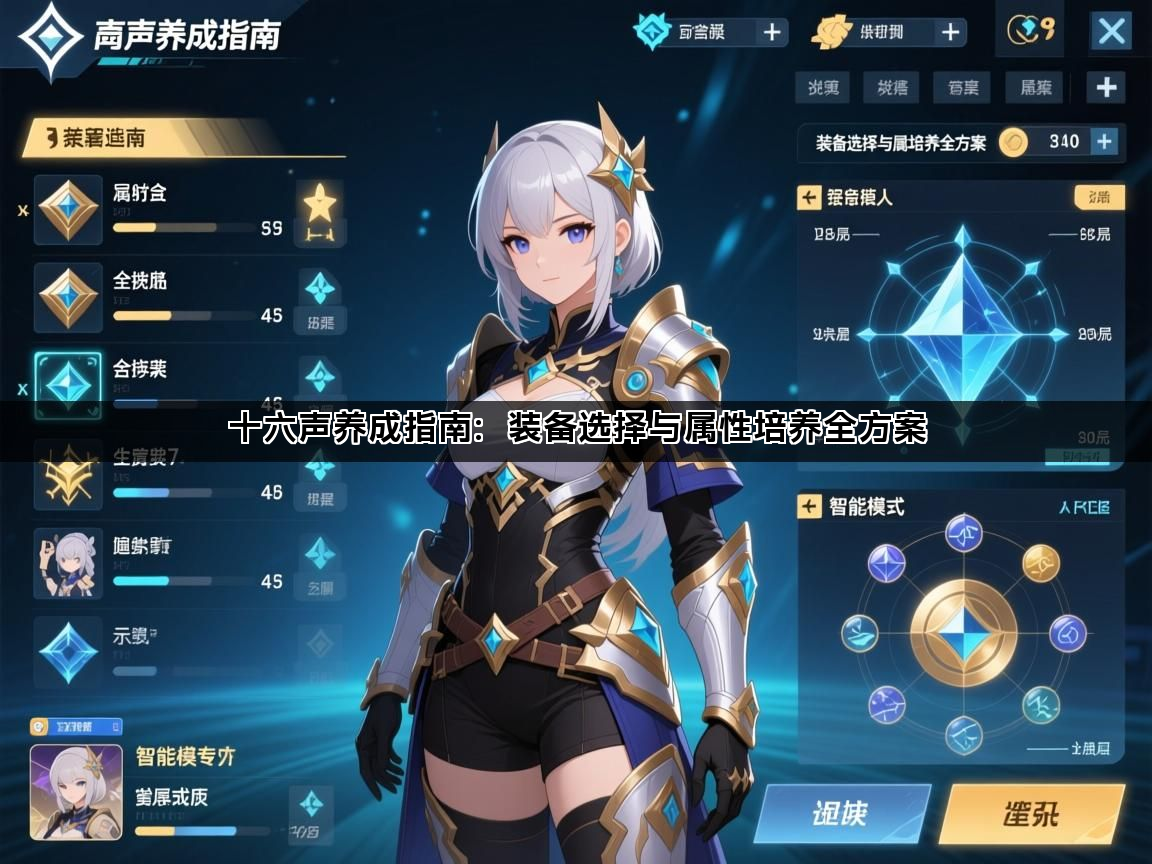Image resolution: width=1152 pixels, height=864 pixels.
Task: Choose the chibi character item in list
Action: click(x=68, y=562)
